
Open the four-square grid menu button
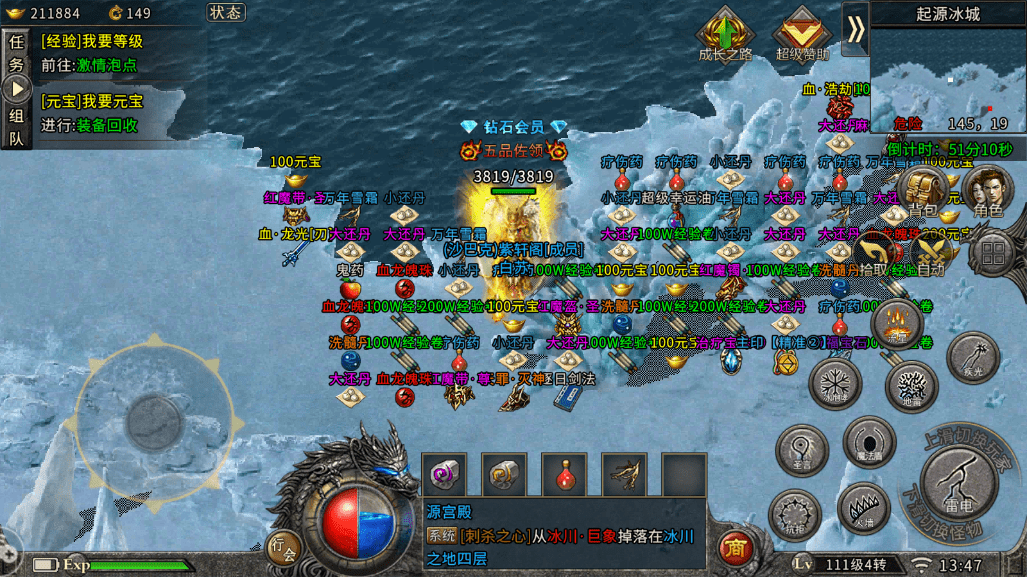993,252
